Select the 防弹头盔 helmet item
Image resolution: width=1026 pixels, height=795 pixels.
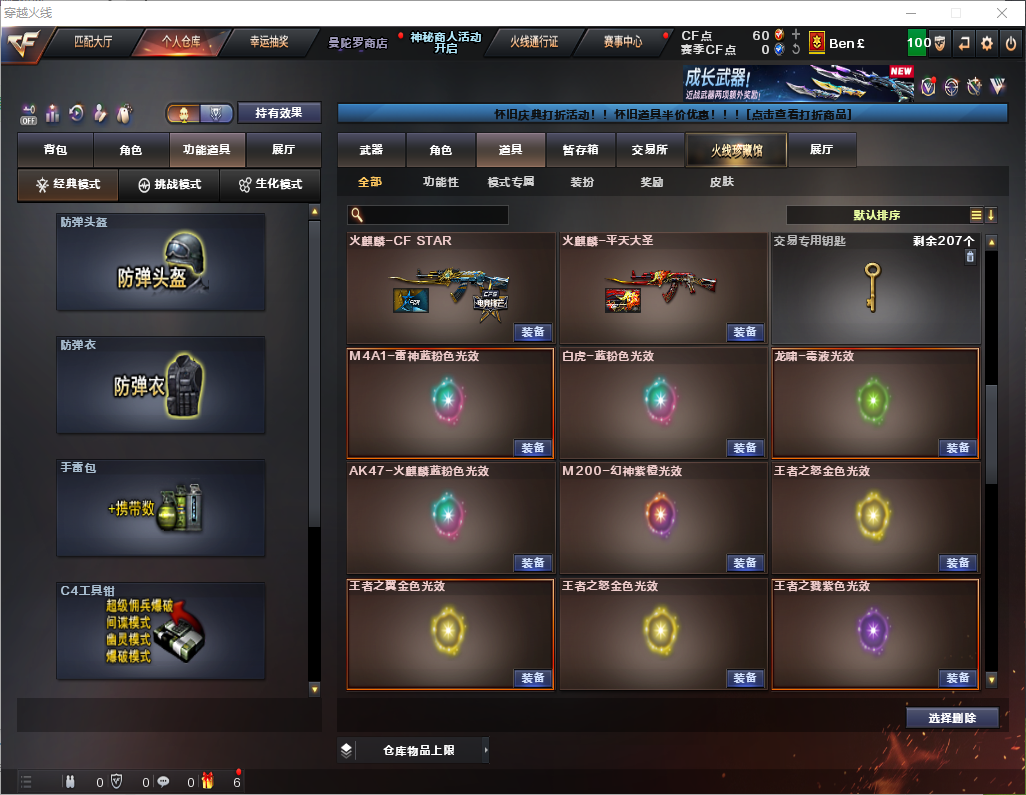point(161,262)
